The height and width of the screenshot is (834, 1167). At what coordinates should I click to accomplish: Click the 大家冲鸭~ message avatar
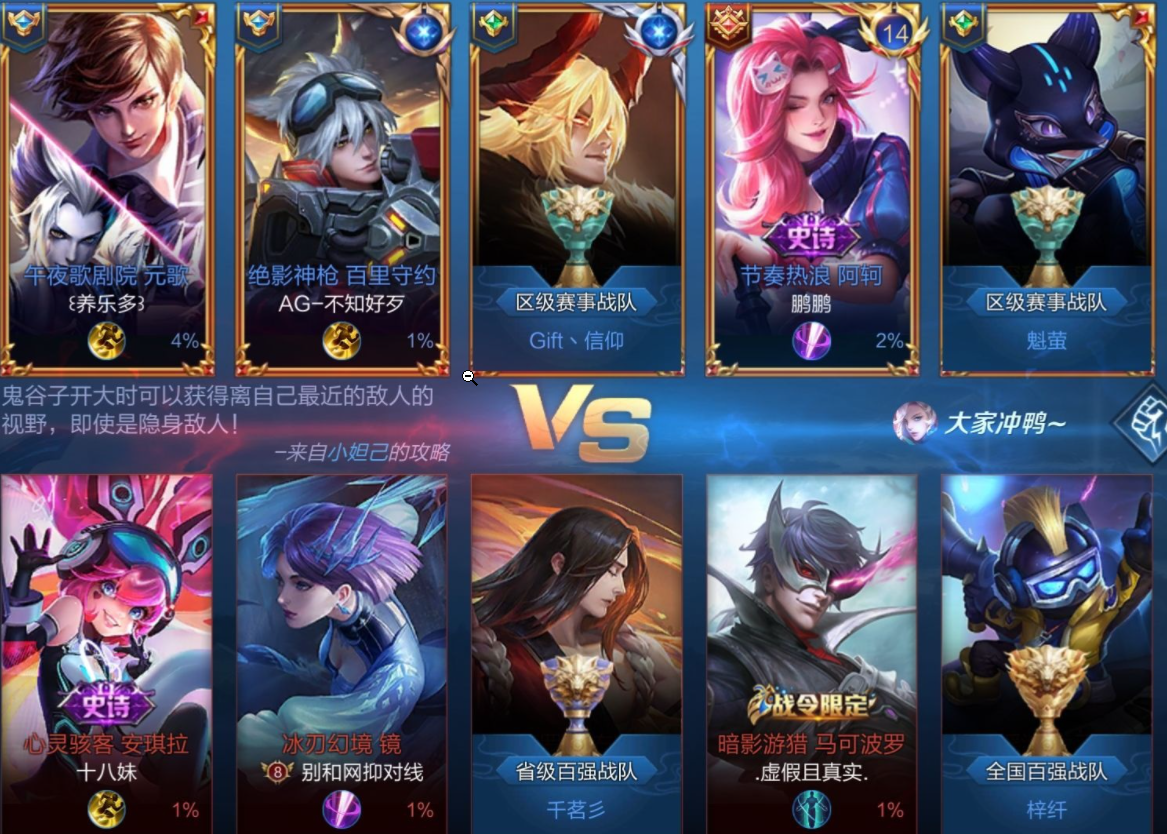click(914, 423)
